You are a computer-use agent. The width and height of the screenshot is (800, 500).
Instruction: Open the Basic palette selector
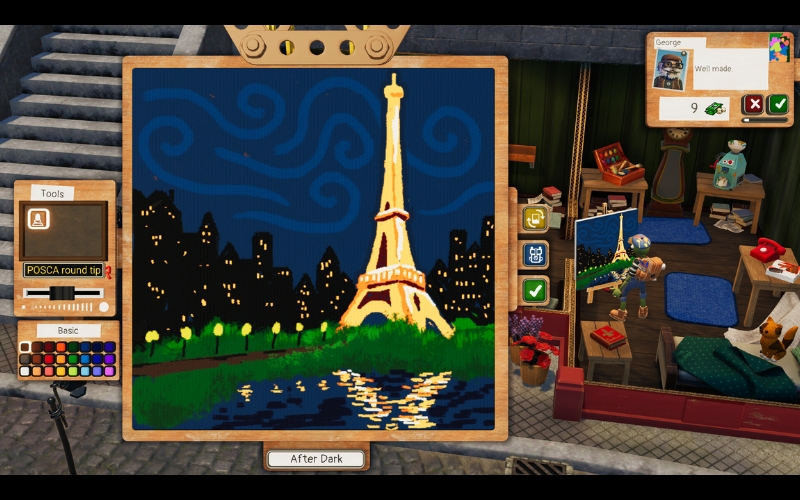click(x=66, y=330)
